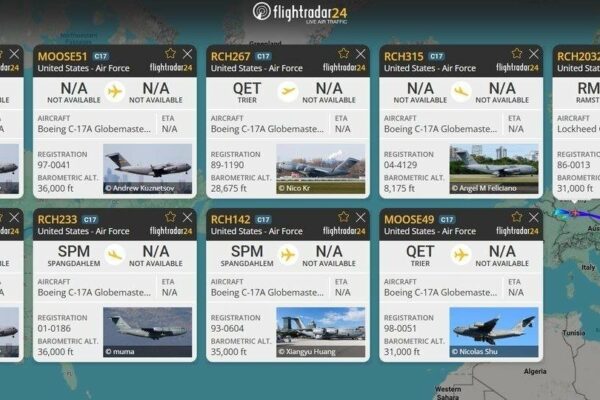Close the MOOSE51 flight card

coord(187,53)
